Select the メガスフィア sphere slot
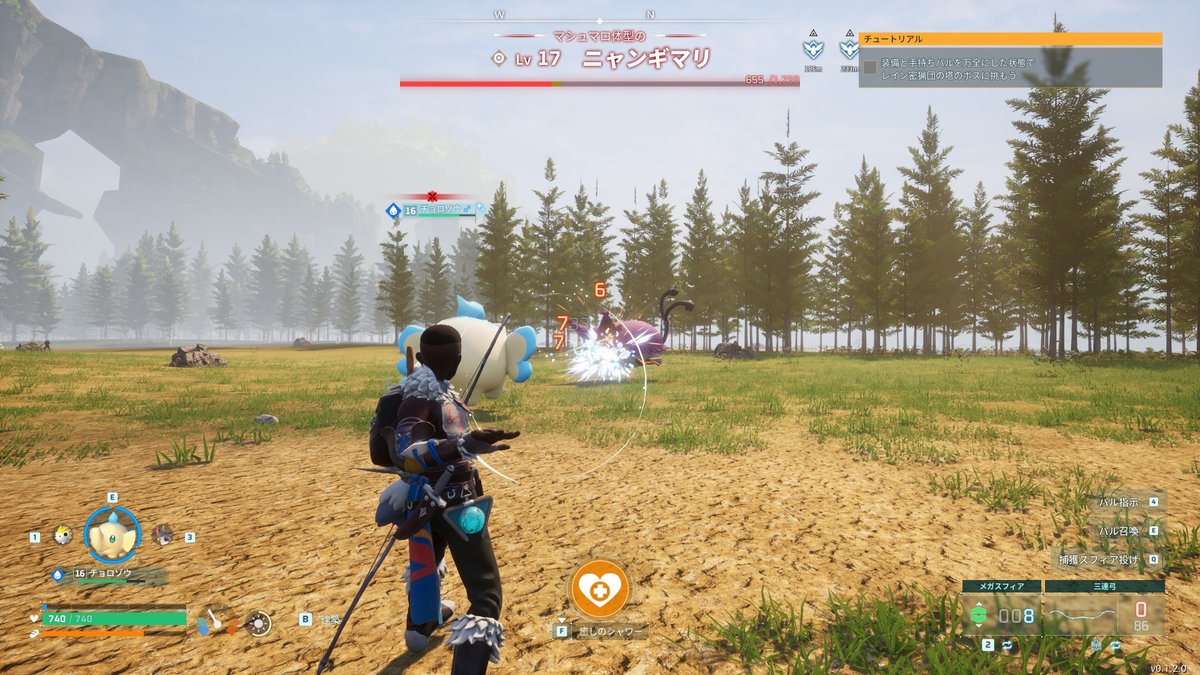Image resolution: width=1200 pixels, height=675 pixels. coord(1002,614)
